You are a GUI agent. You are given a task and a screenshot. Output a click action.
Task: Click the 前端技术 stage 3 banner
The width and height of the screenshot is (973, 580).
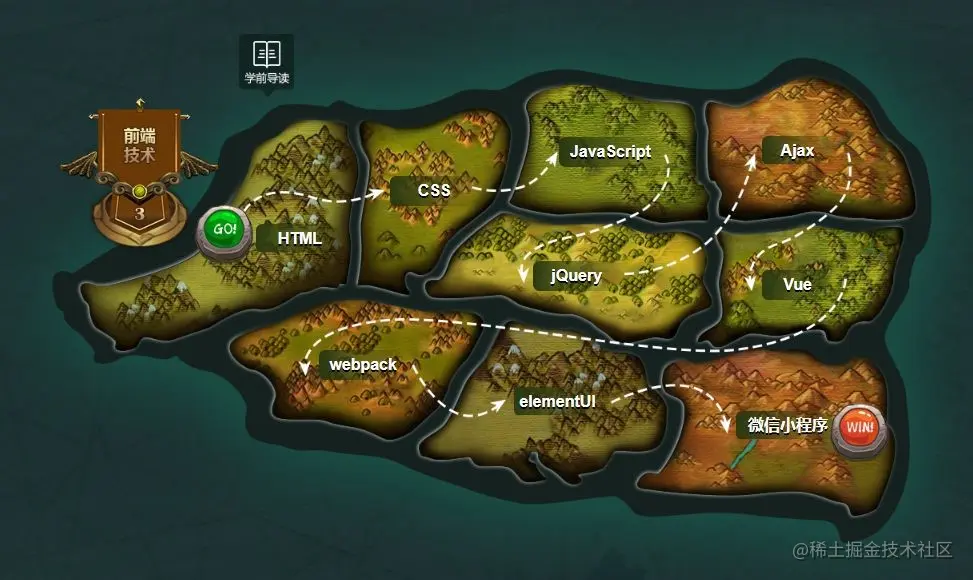(139, 170)
